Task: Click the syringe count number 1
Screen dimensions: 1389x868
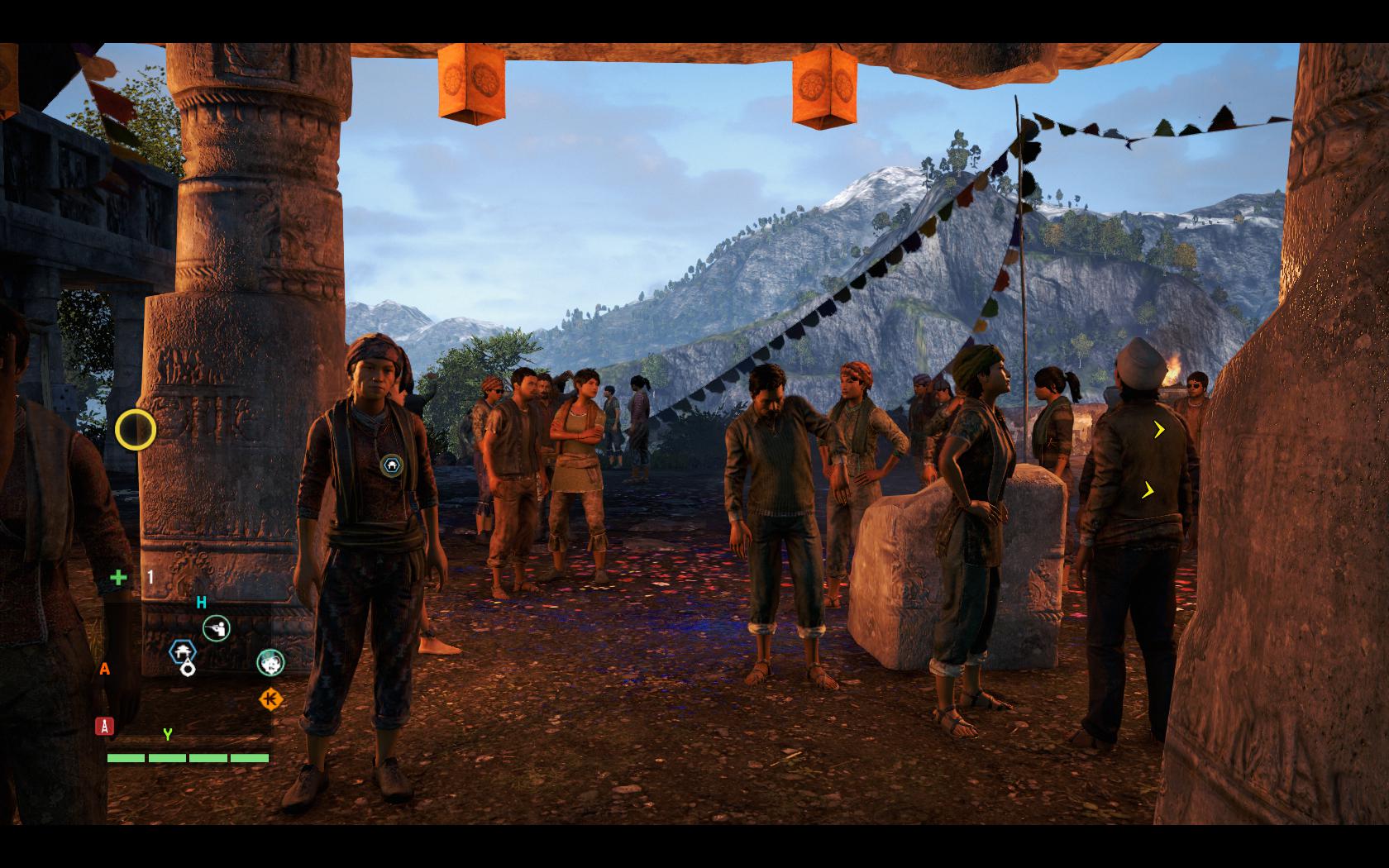Action: click(149, 578)
